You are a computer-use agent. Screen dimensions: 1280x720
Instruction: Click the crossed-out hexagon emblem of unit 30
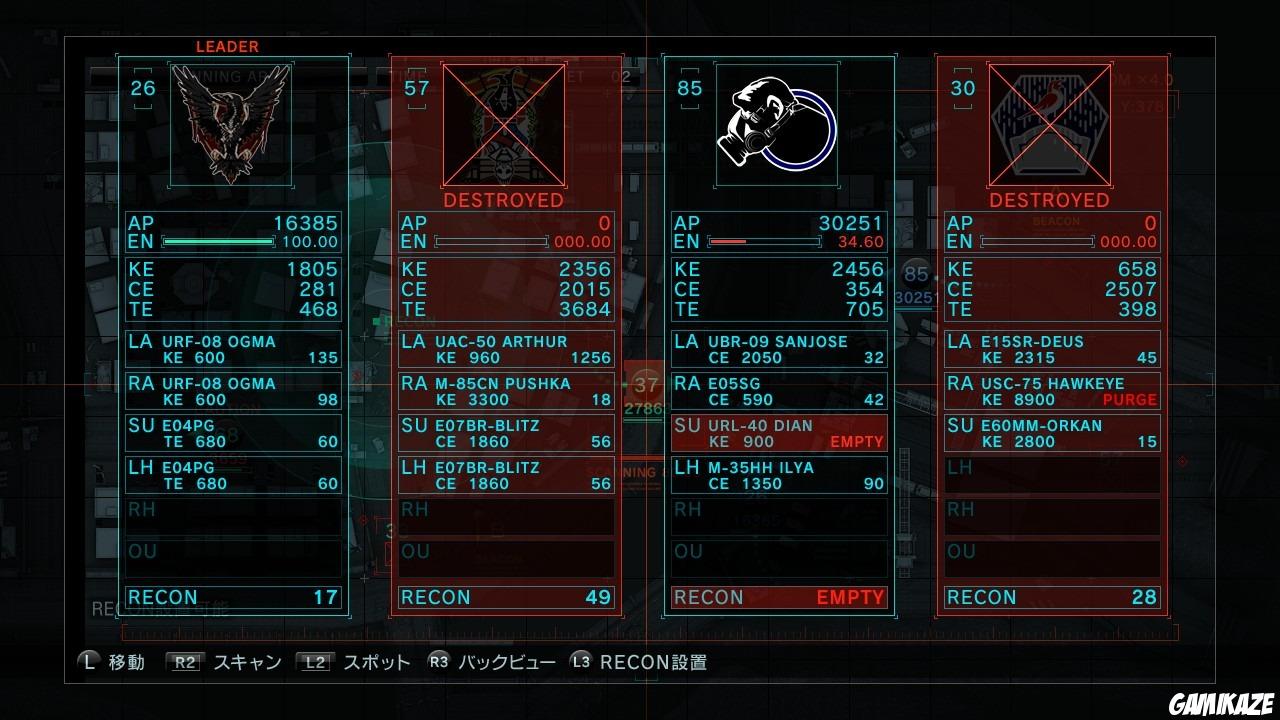(x=1051, y=125)
